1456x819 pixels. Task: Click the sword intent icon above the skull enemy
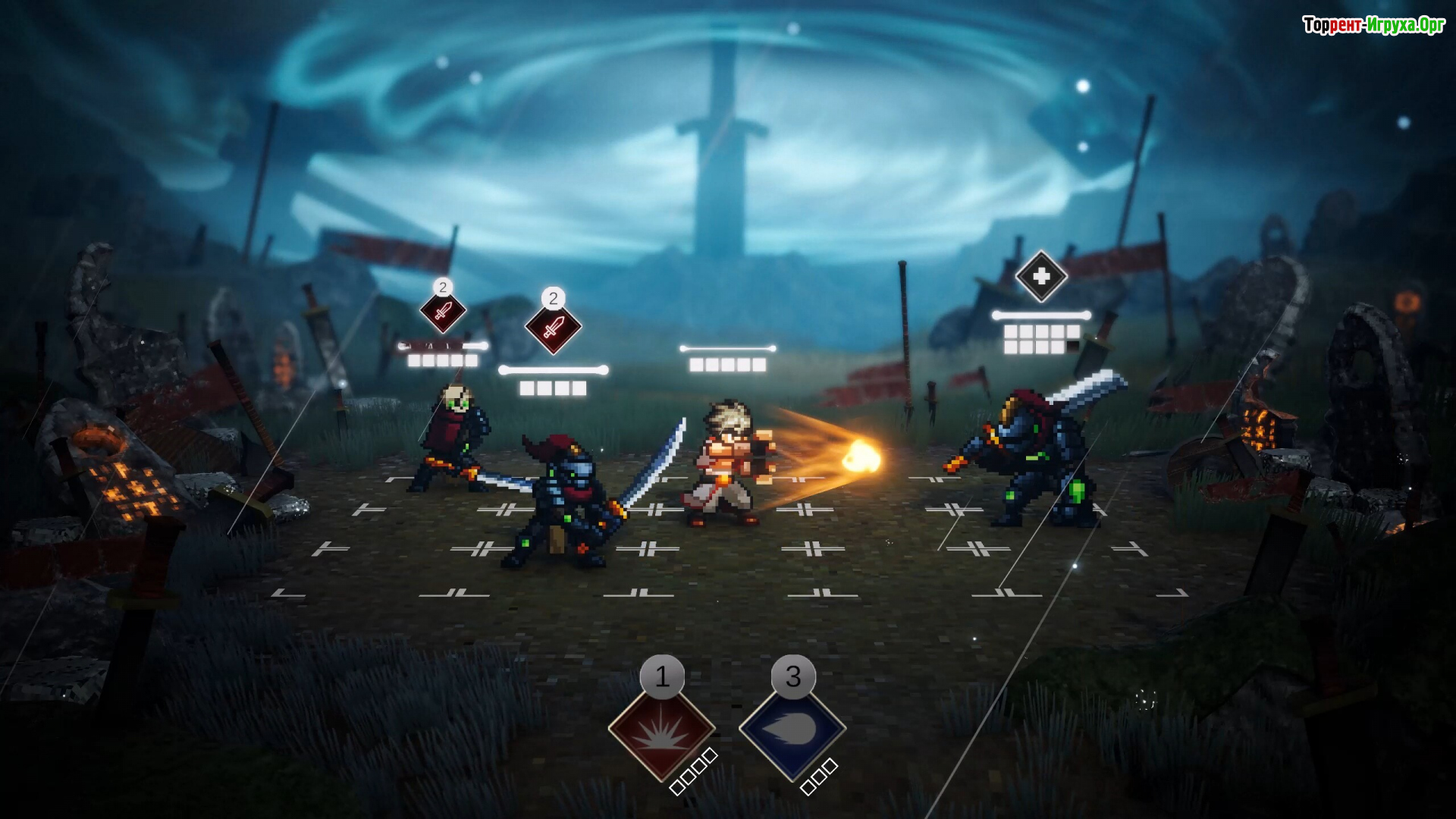(443, 311)
